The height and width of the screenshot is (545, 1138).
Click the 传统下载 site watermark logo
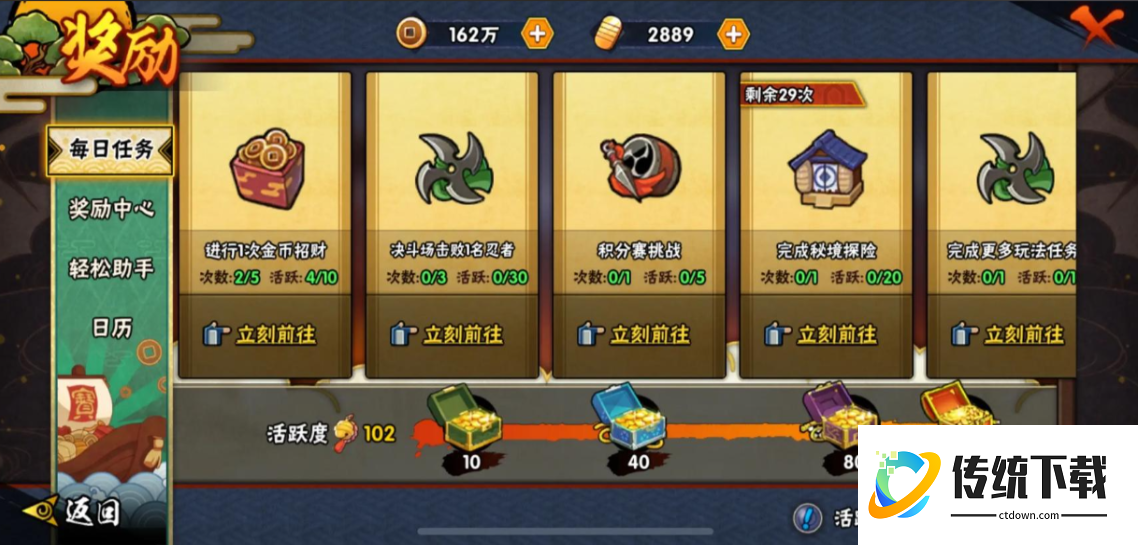pyautogui.click(x=996, y=484)
